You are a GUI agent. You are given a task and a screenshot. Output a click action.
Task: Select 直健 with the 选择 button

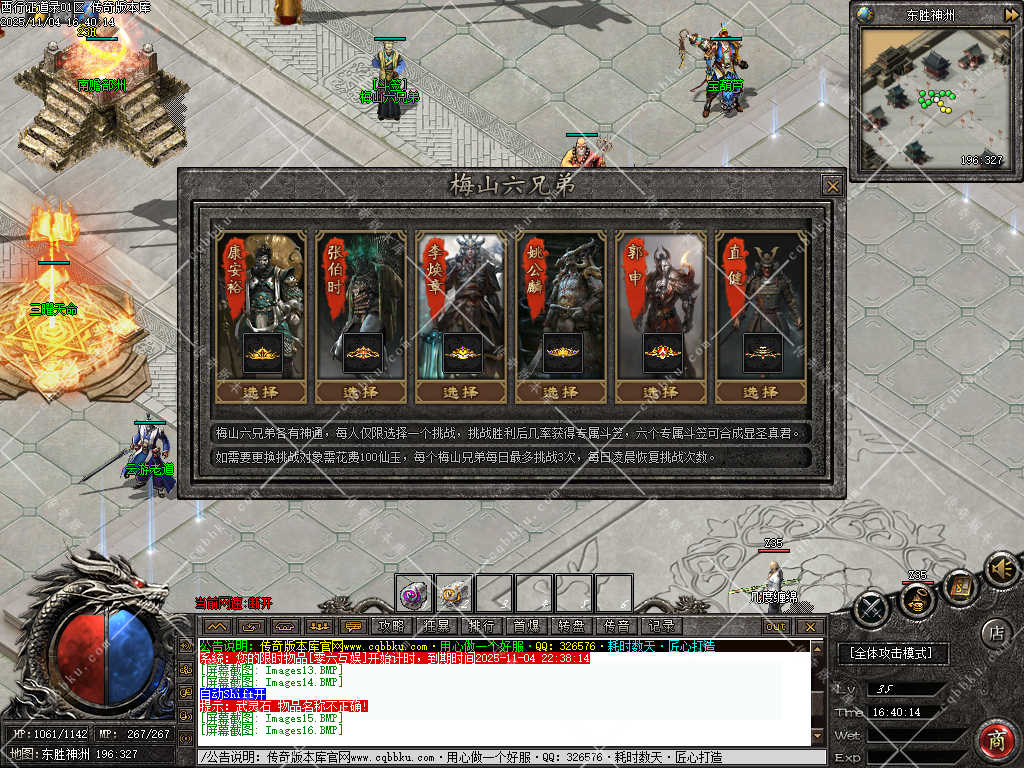[x=760, y=392]
